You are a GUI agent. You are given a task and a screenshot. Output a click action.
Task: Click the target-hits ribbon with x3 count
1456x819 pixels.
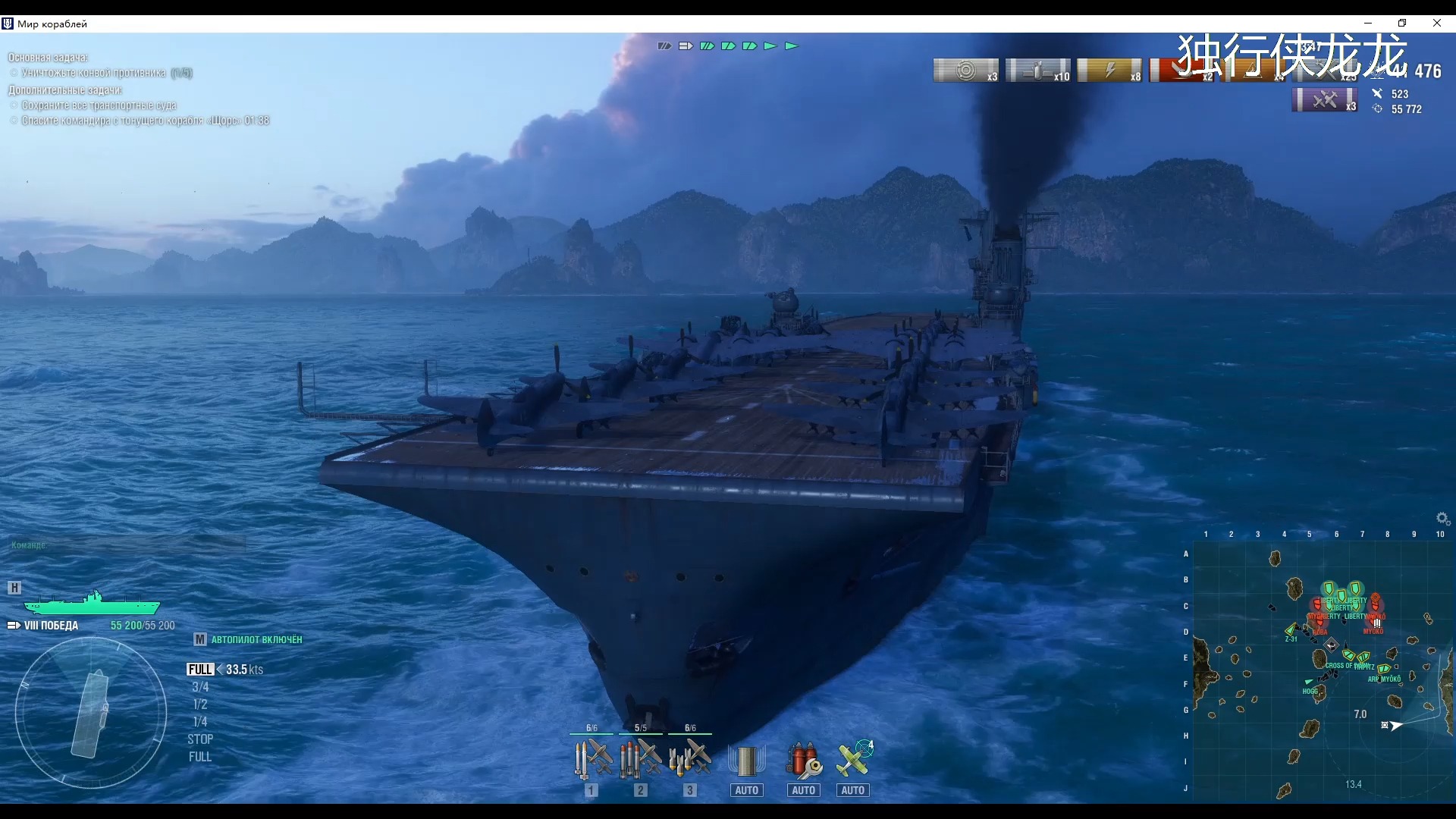(x=966, y=71)
